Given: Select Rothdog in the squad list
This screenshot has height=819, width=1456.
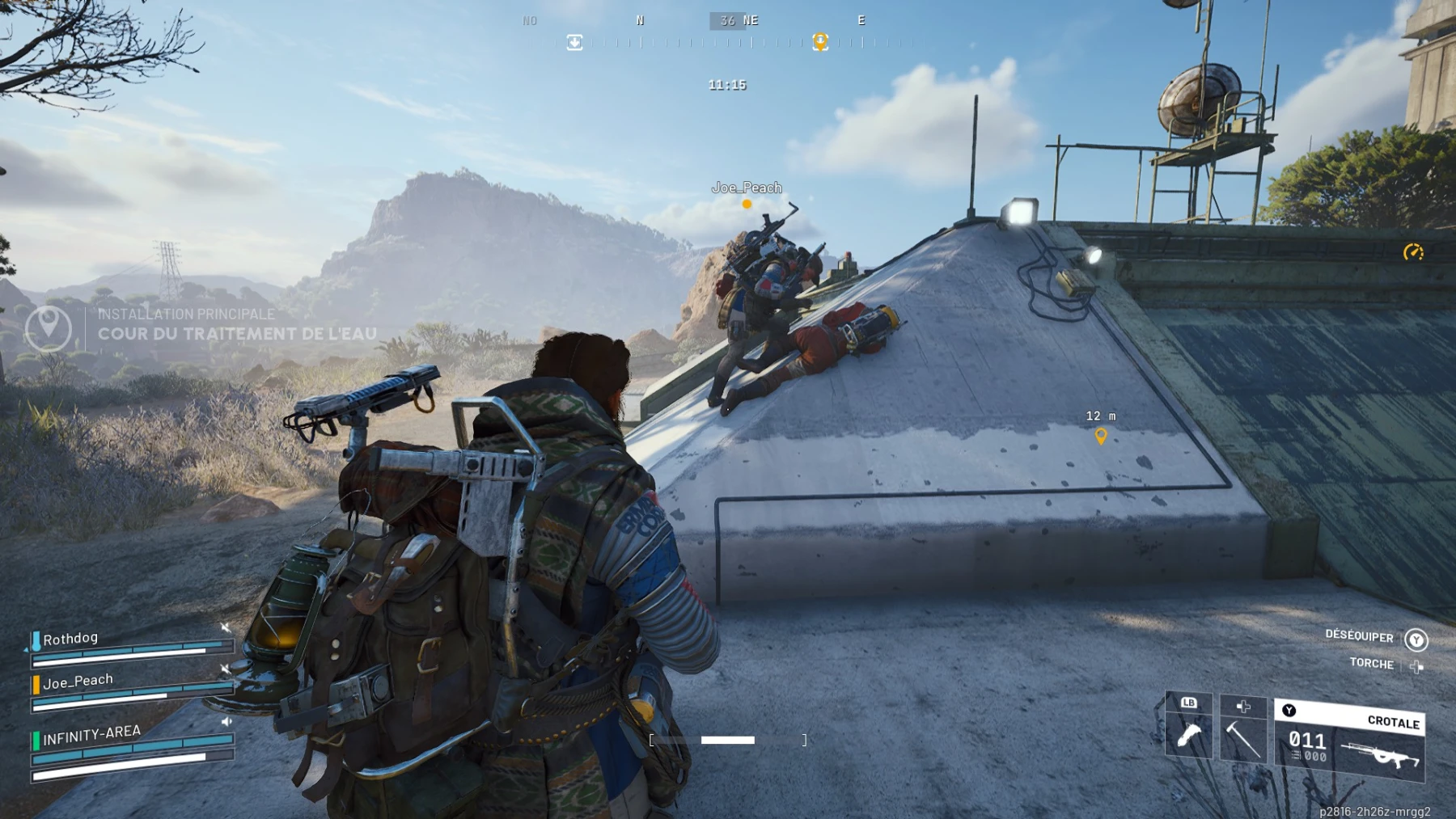Looking at the screenshot, I should [70, 639].
